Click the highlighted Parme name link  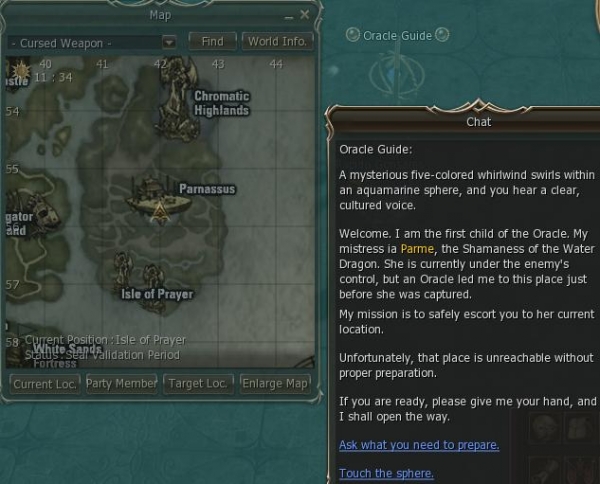(416, 248)
